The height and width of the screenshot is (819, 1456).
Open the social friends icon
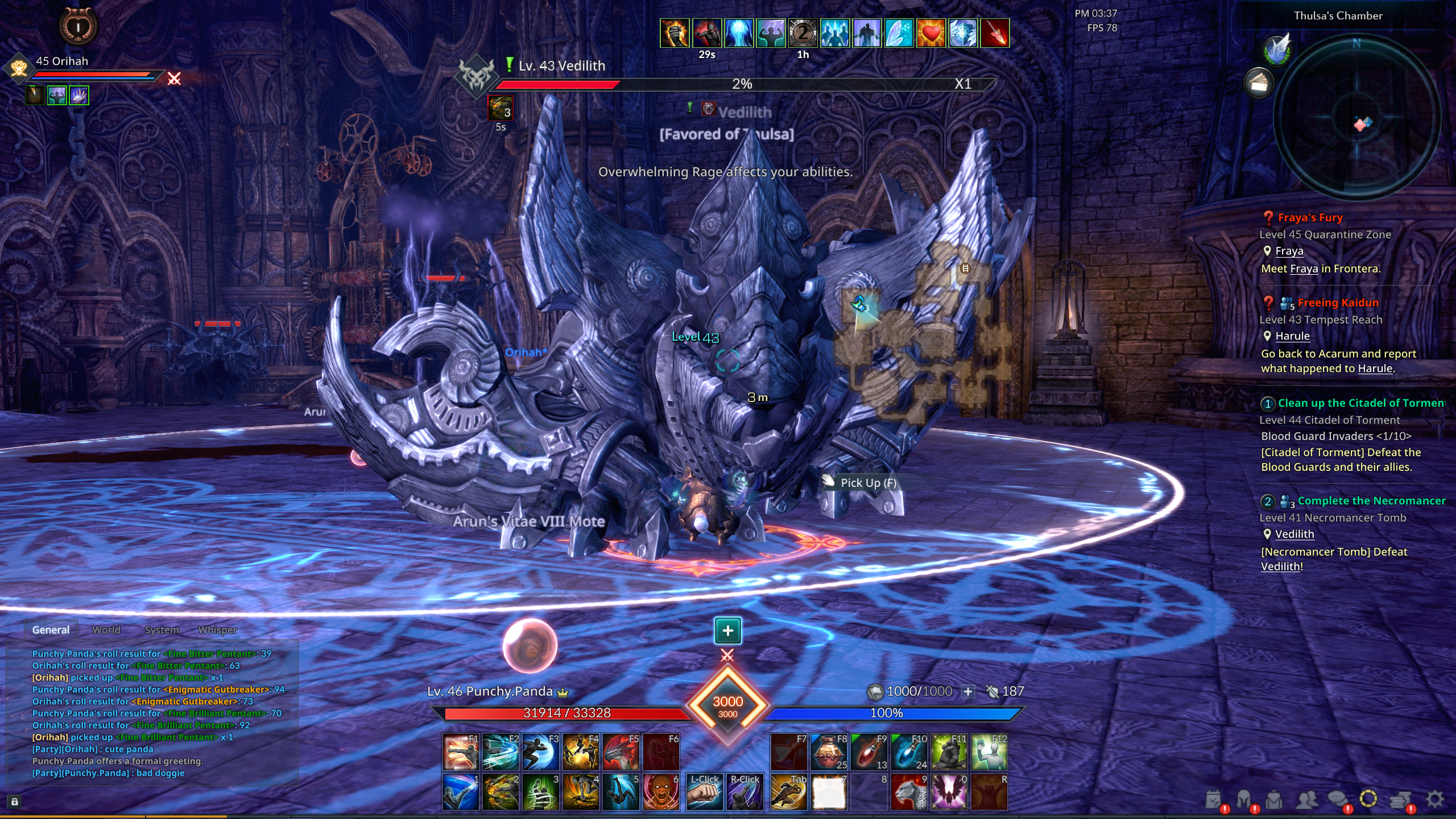(x=1306, y=800)
